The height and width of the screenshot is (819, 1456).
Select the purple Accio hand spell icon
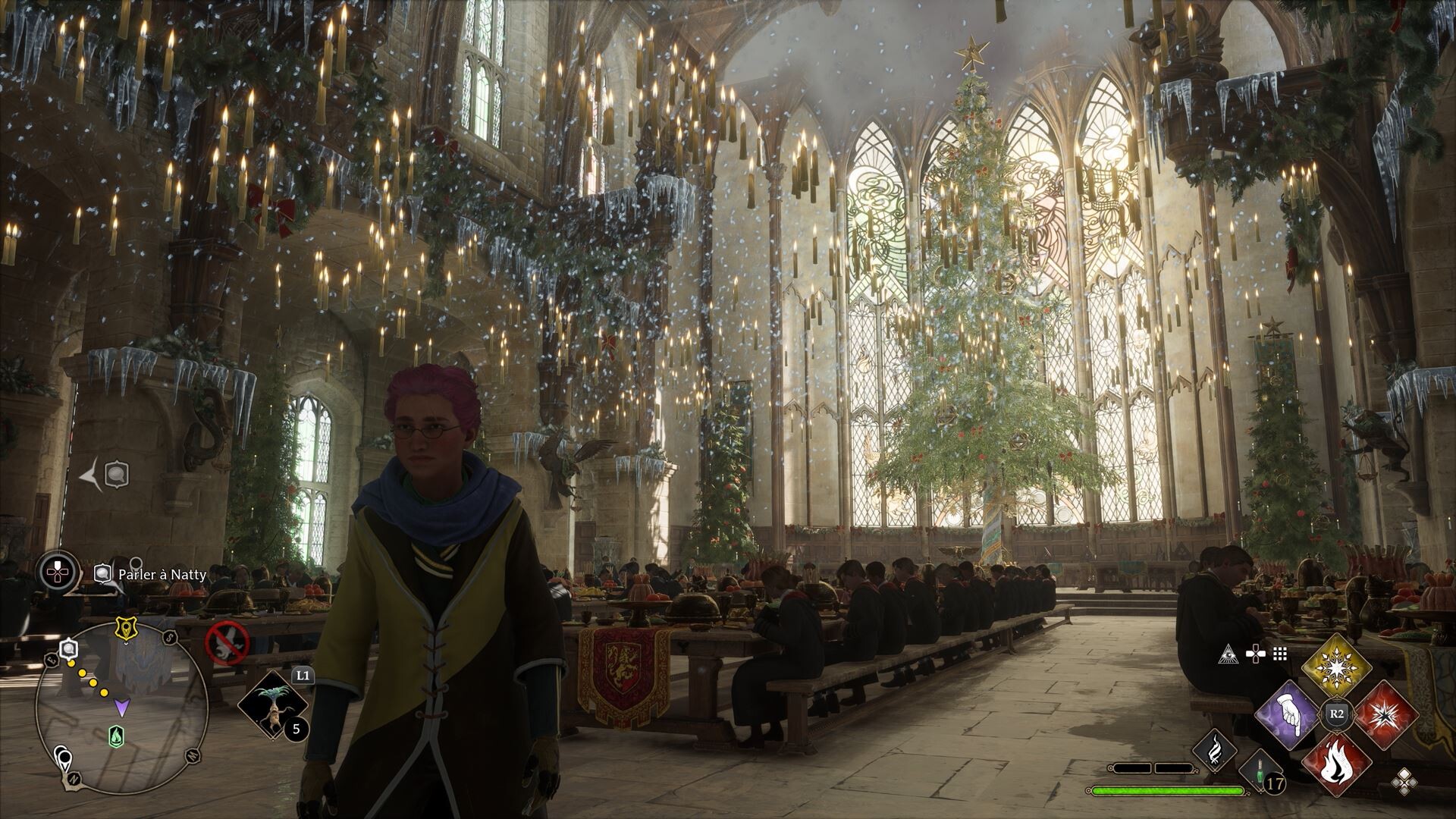1288,716
